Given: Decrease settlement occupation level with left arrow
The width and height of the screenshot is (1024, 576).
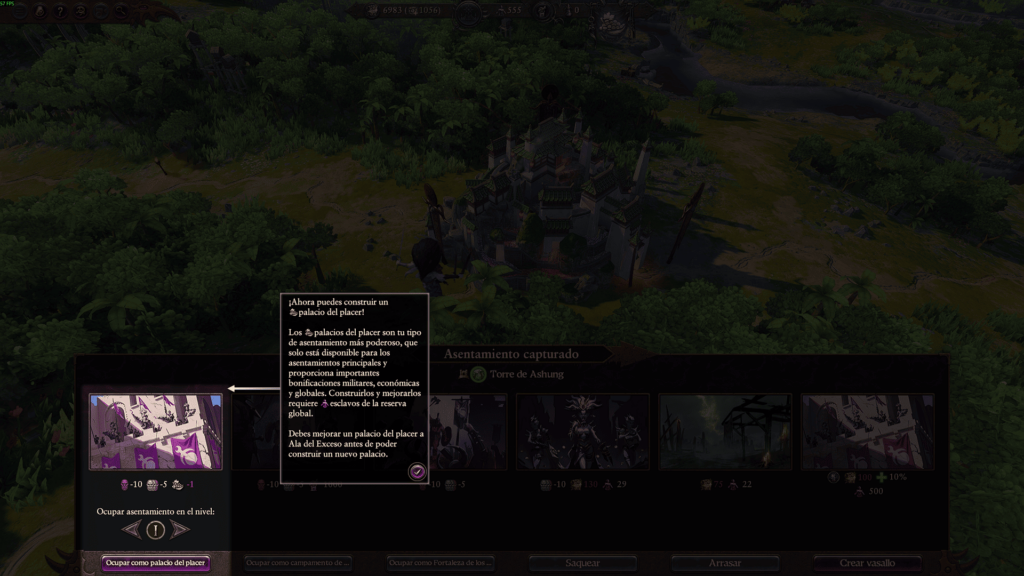Looking at the screenshot, I should 132,529.
